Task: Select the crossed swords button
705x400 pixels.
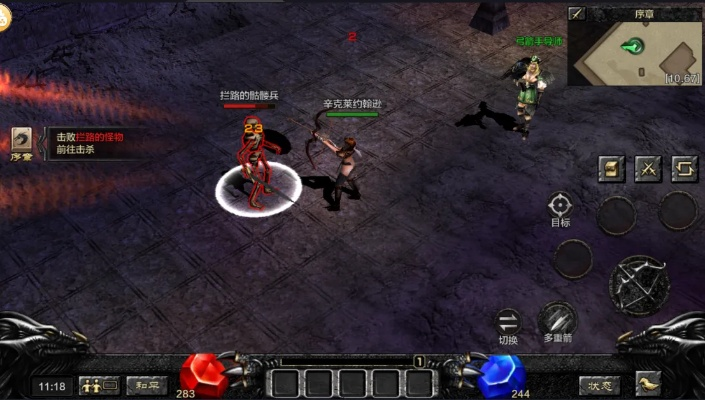Action: coord(648,168)
